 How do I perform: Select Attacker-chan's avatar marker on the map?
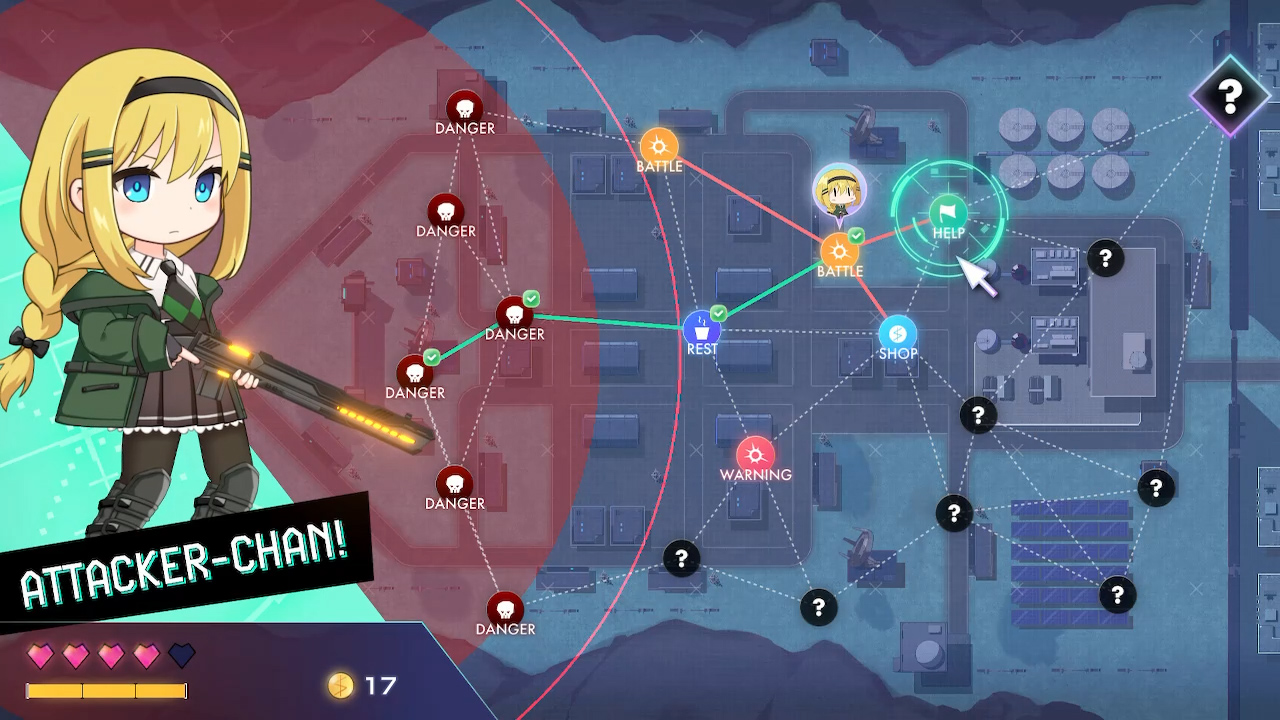point(841,188)
